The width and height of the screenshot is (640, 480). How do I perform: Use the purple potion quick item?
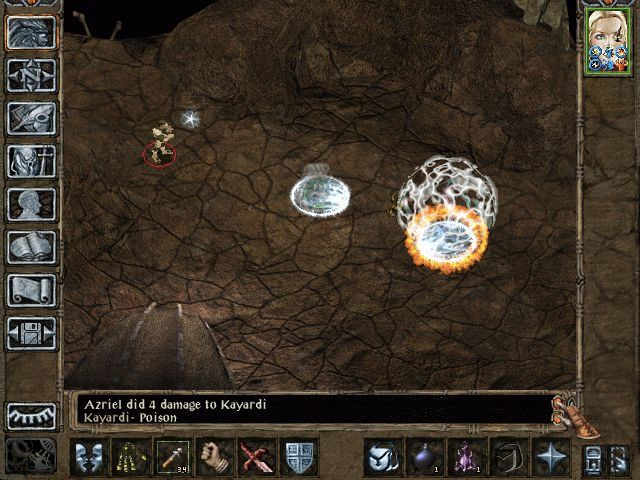coord(464,457)
